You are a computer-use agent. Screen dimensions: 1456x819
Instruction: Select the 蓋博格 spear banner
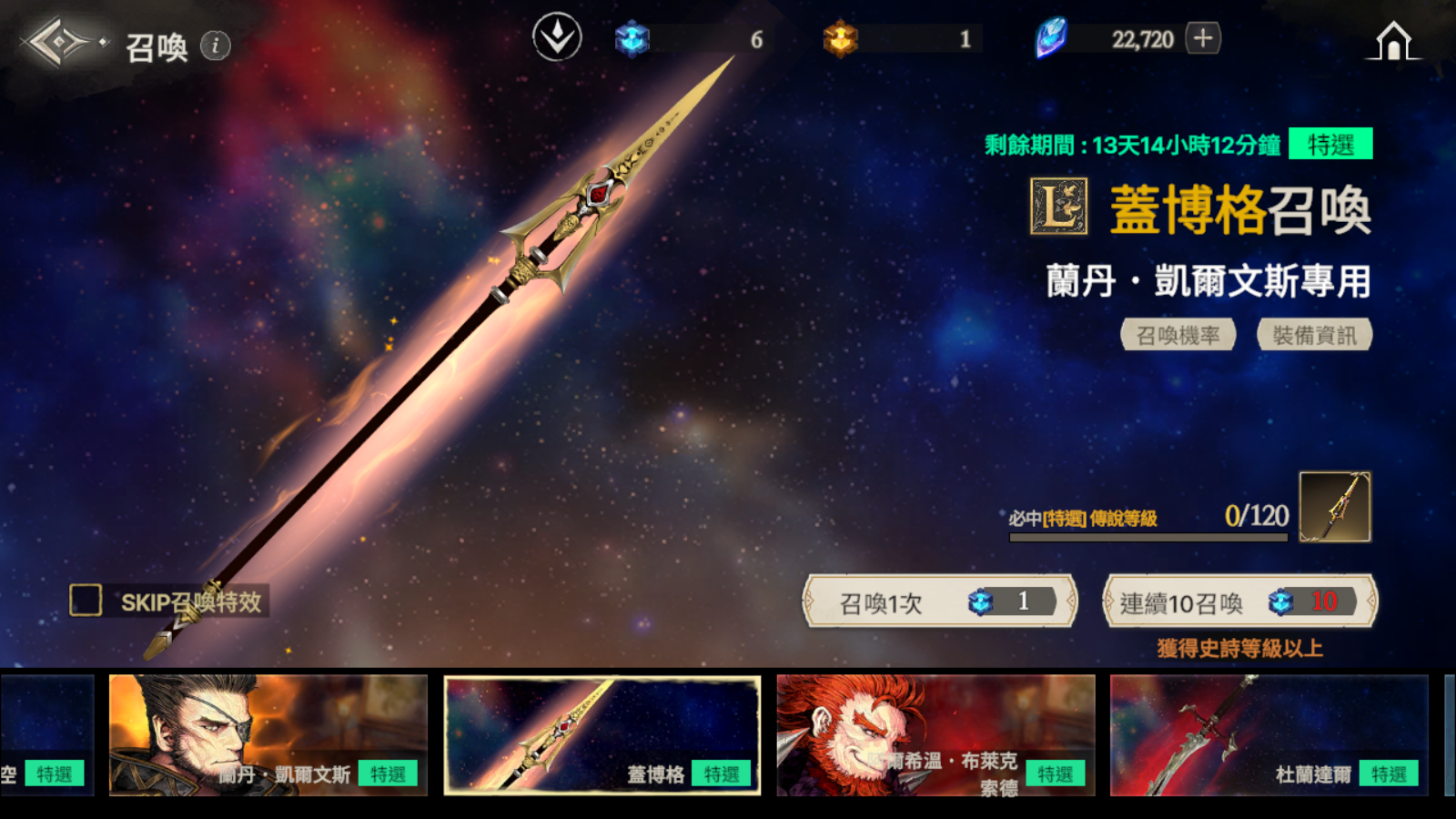point(602,735)
